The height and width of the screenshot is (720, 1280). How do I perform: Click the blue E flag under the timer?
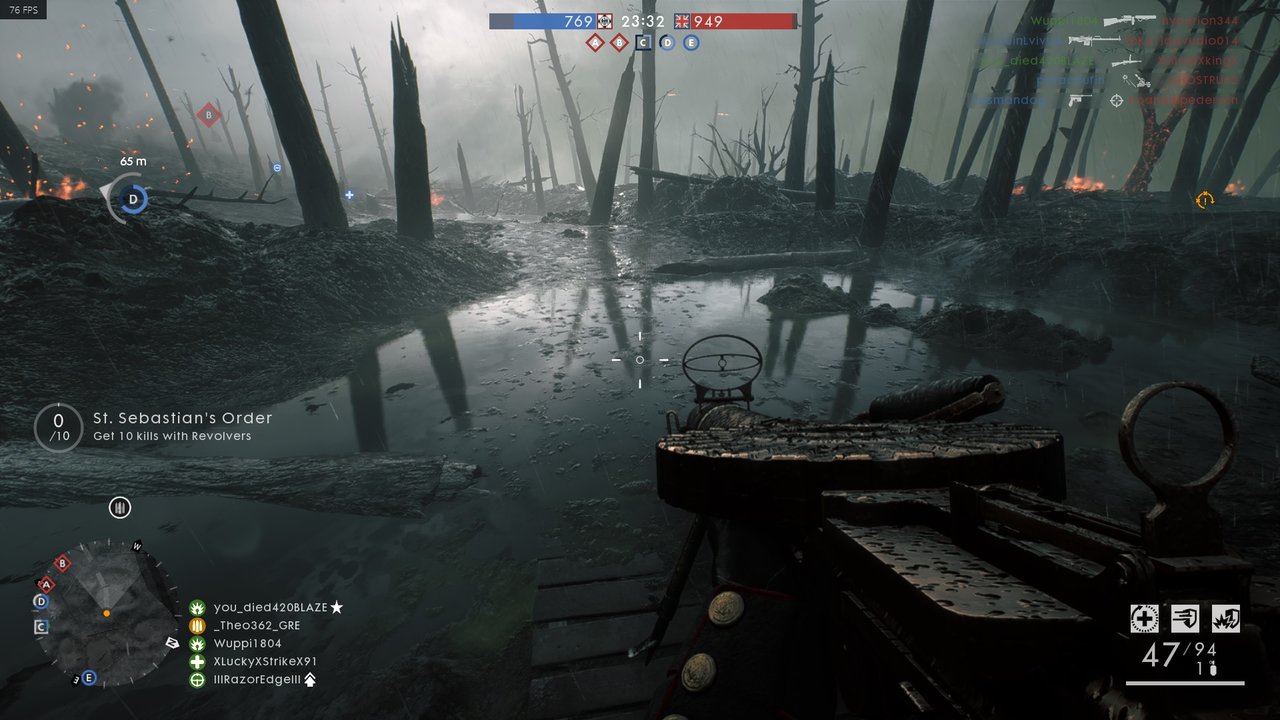coord(691,42)
